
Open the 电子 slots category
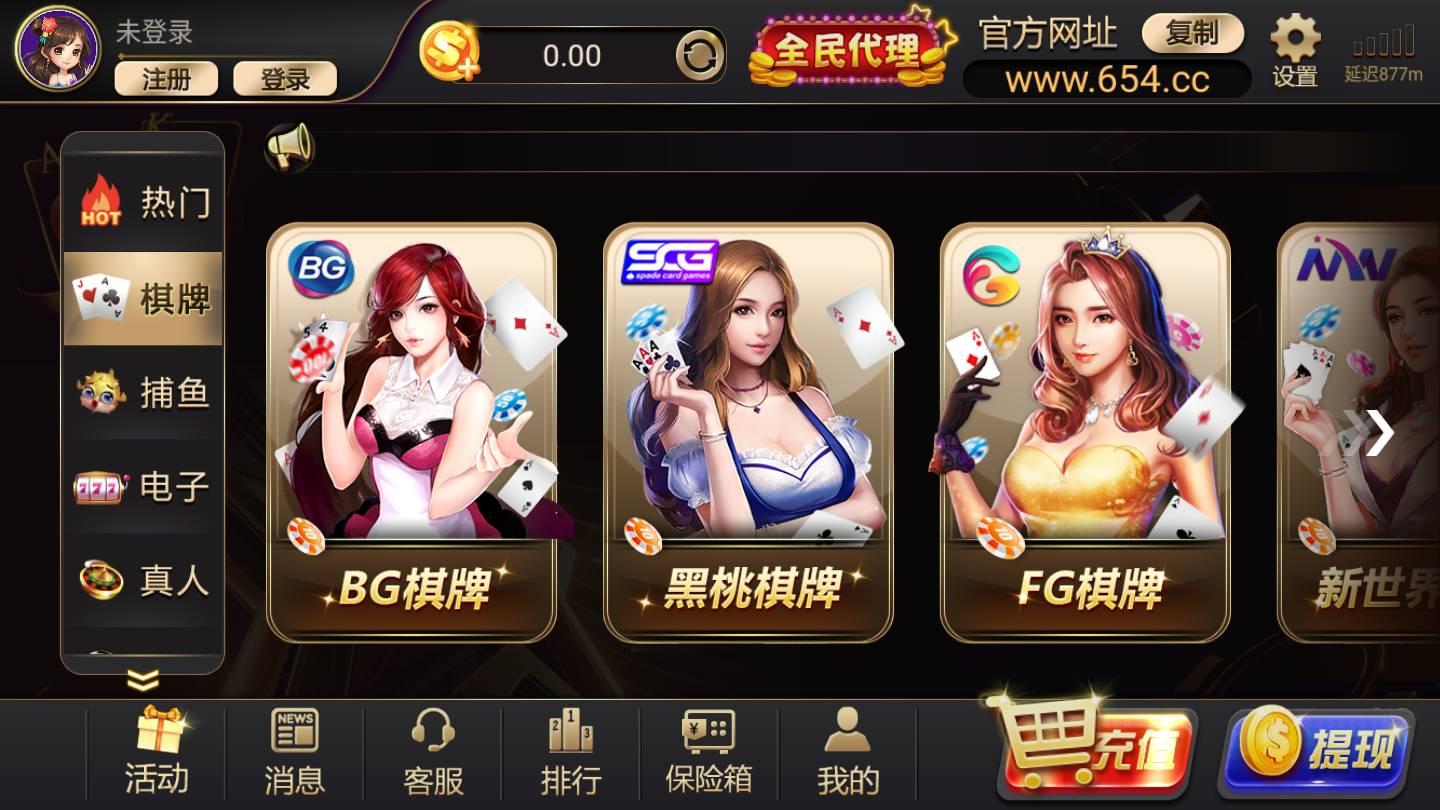click(143, 487)
